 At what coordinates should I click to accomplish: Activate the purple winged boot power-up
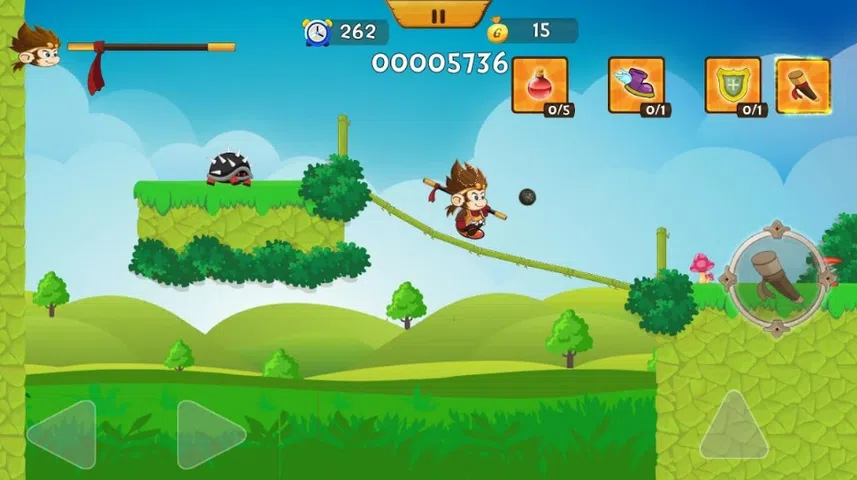click(636, 86)
